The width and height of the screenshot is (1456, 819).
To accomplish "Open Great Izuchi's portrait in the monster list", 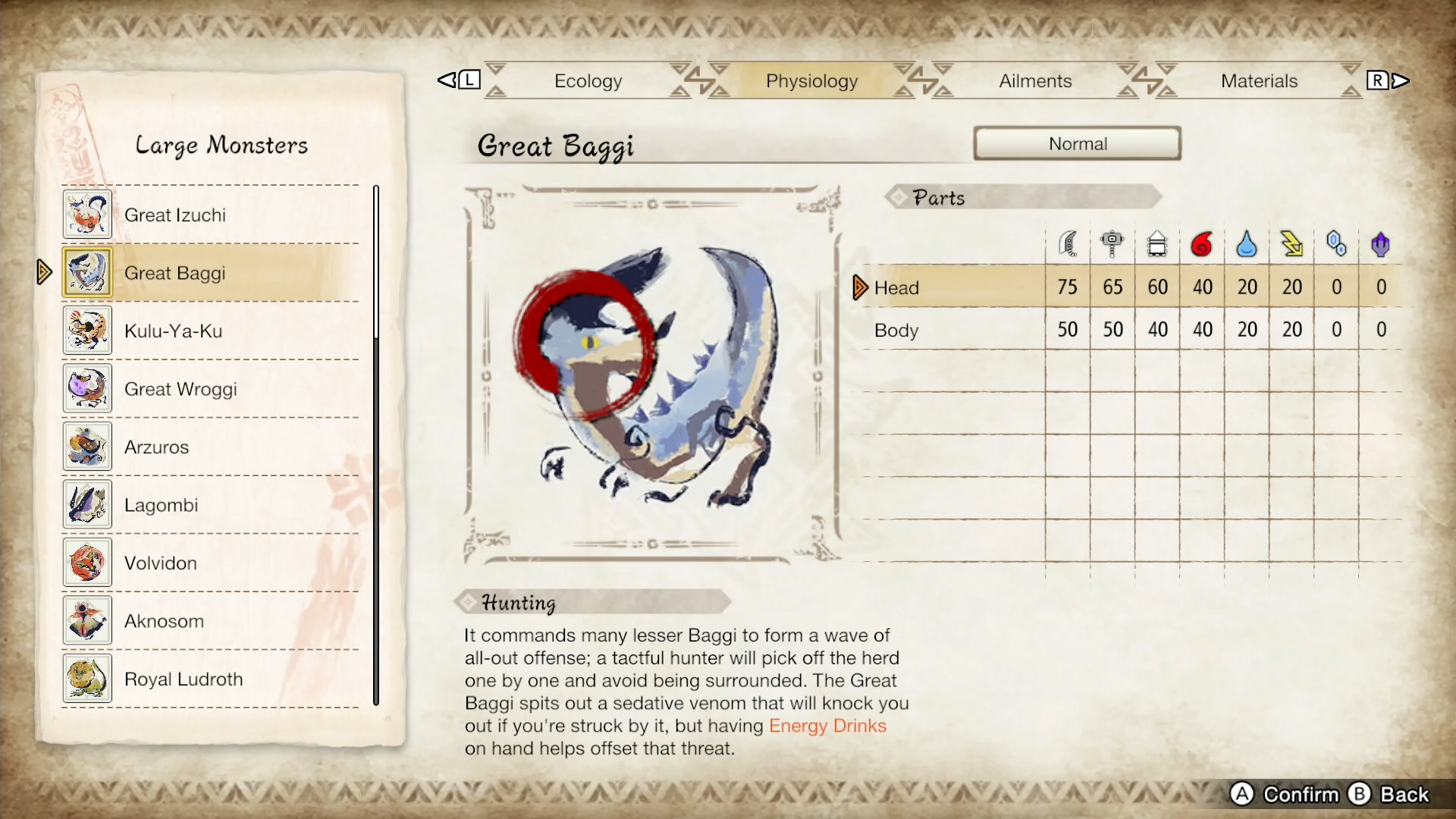I will 87,215.
